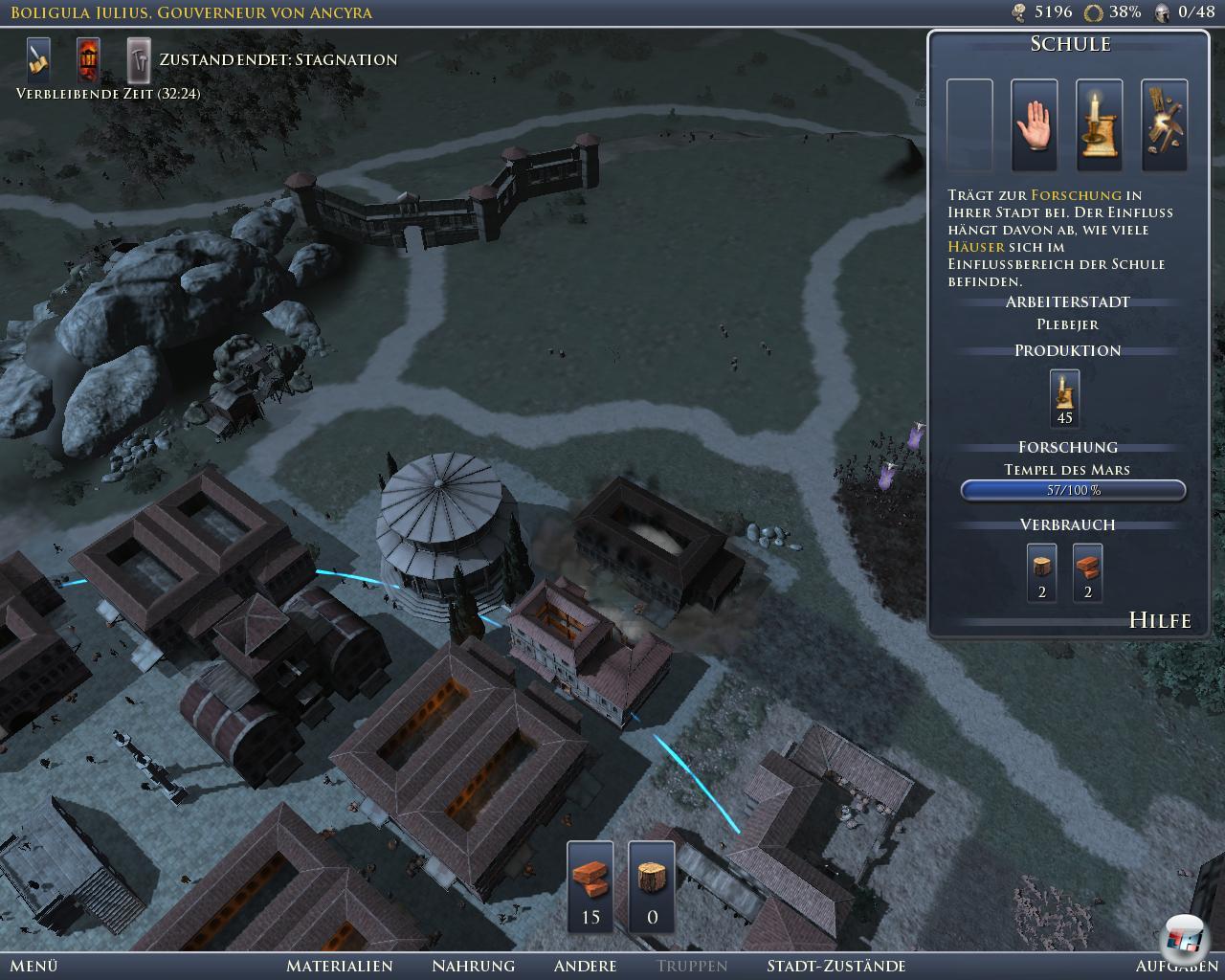Click the open hand icon in Schule panel

point(1035,125)
